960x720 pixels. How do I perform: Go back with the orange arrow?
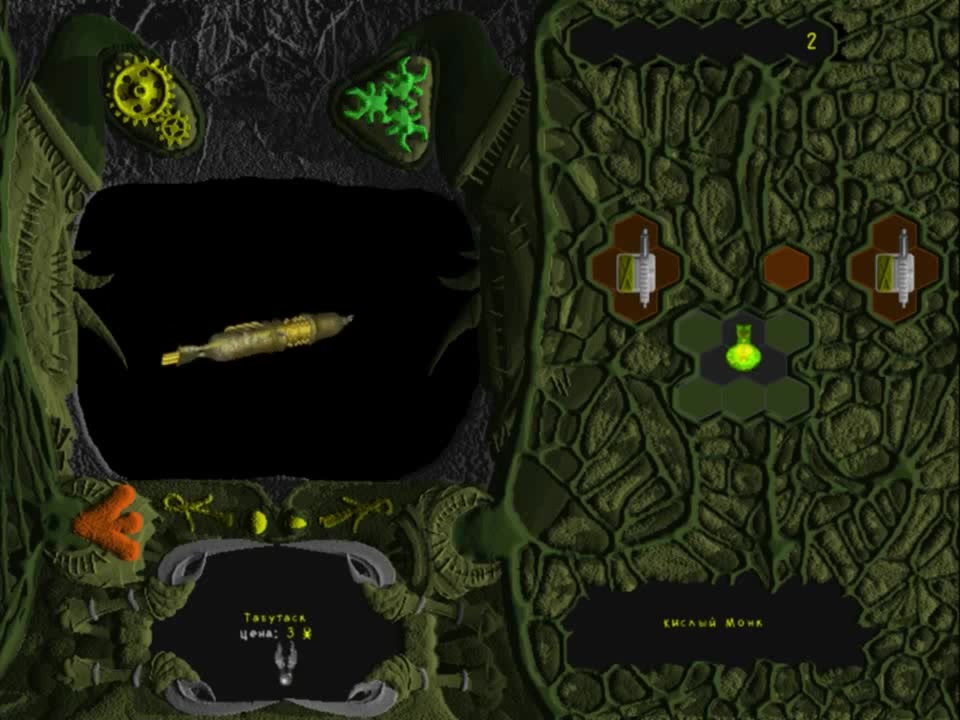point(110,522)
